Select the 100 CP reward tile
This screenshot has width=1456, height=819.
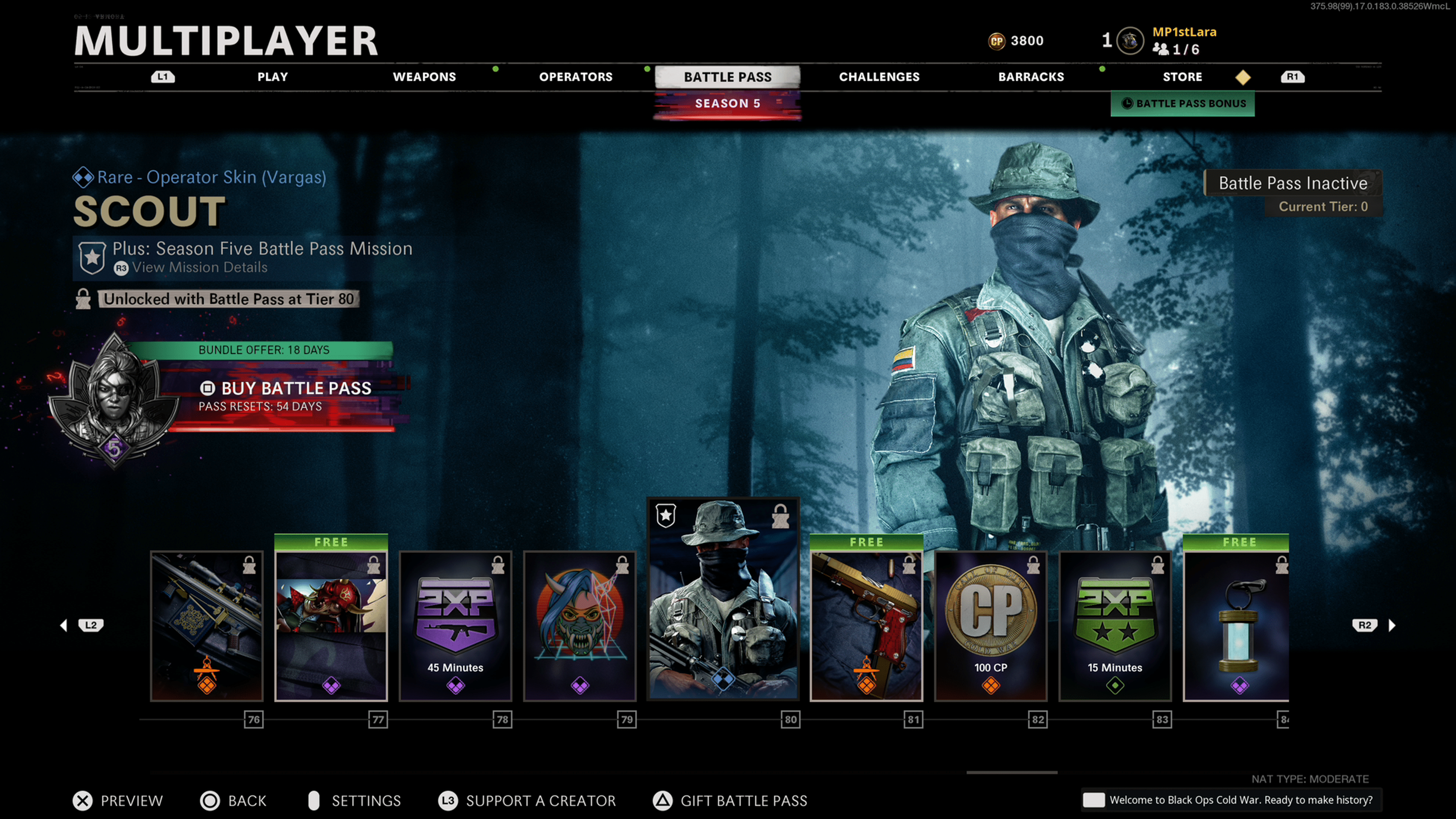[x=990, y=626]
